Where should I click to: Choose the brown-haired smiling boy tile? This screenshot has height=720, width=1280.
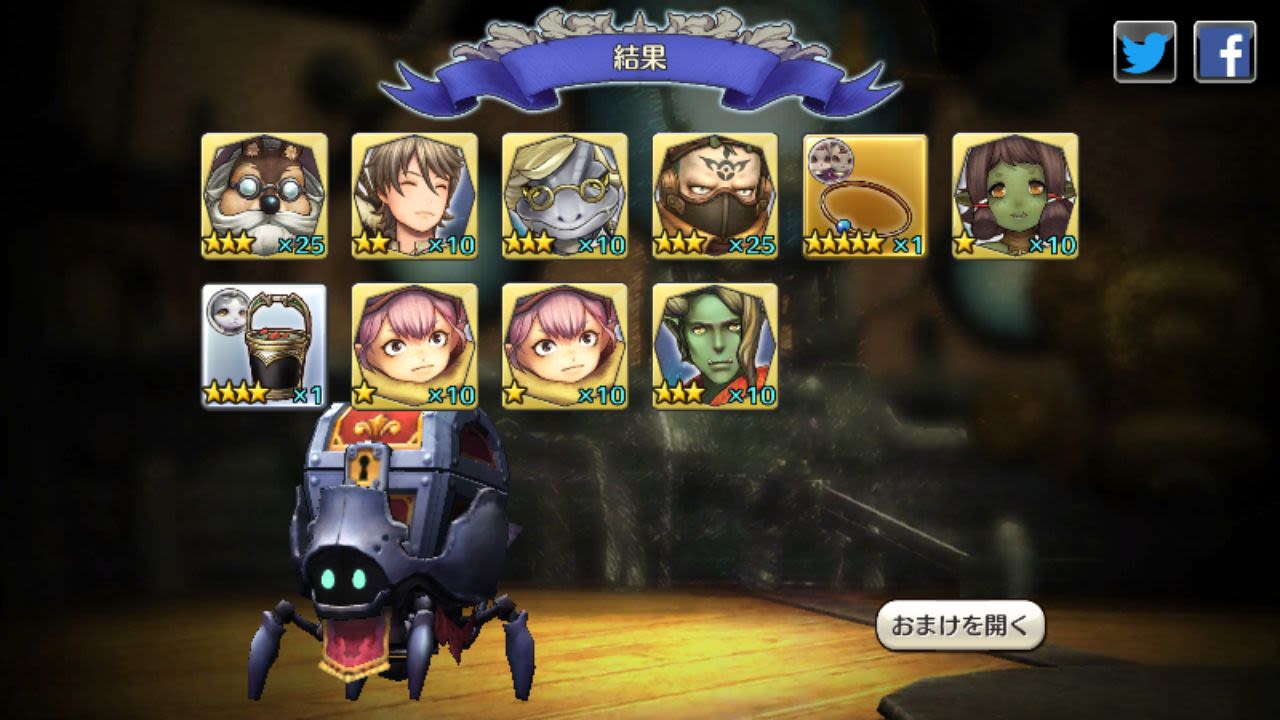415,196
